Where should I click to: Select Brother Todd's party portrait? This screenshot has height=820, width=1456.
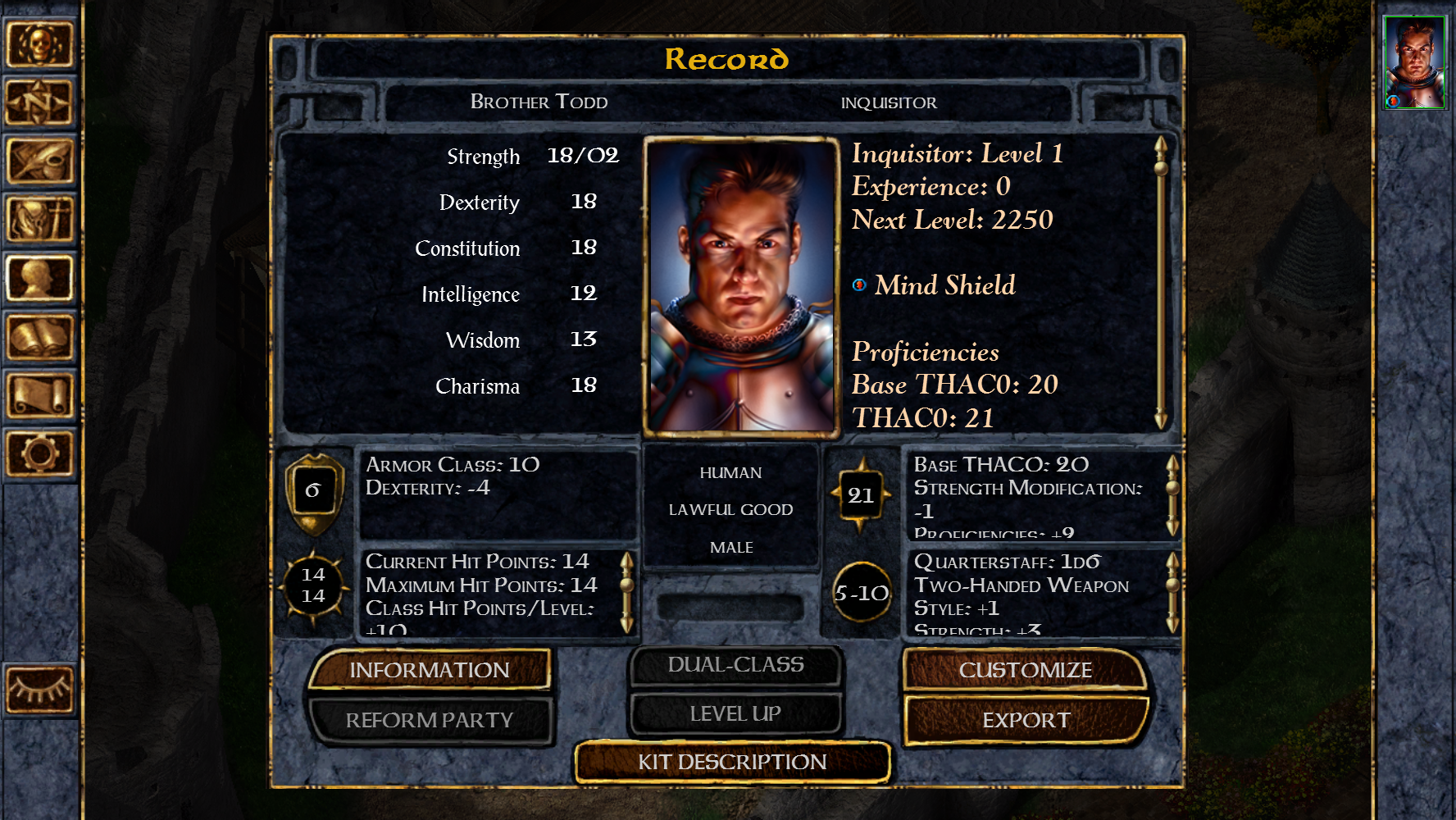tap(1414, 63)
